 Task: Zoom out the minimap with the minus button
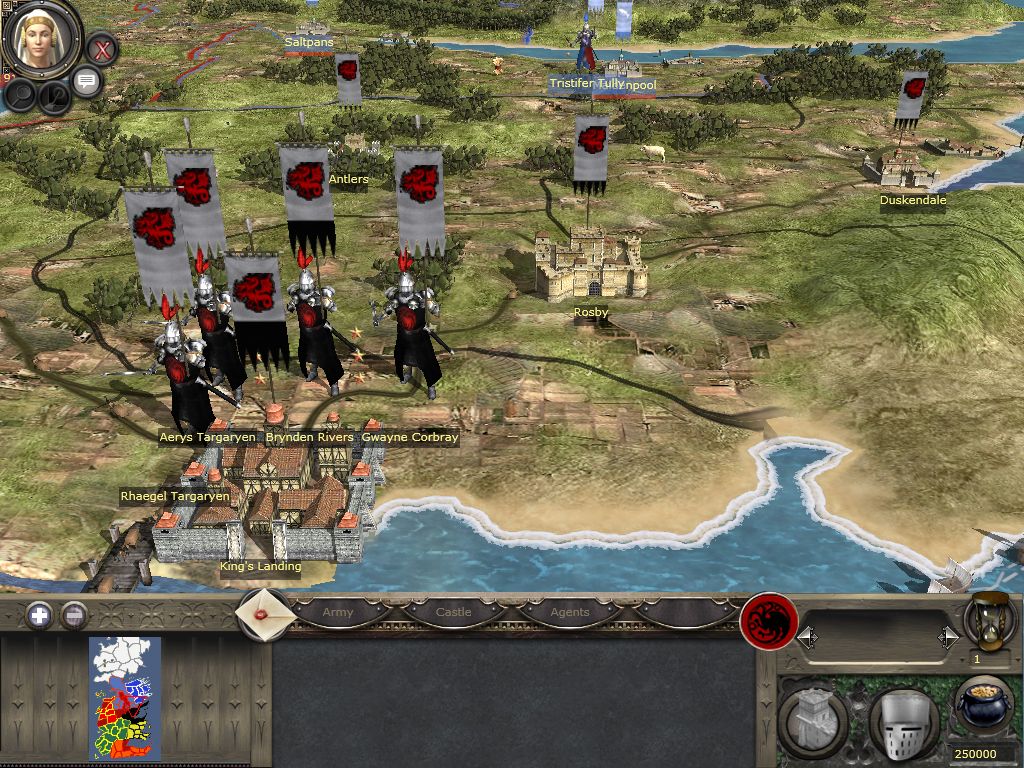tap(74, 615)
